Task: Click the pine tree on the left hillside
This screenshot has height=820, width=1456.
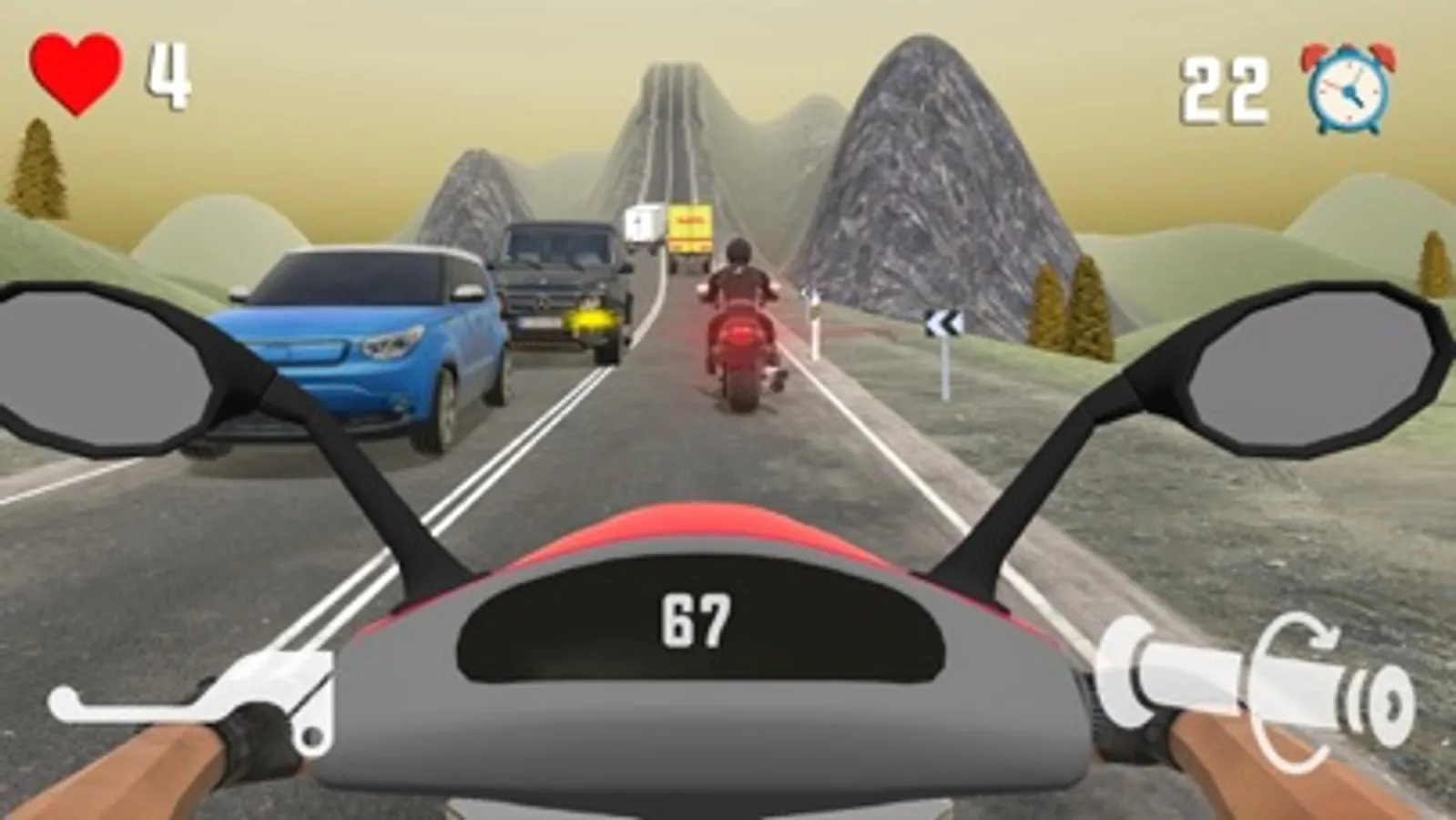Action: (x=38, y=169)
